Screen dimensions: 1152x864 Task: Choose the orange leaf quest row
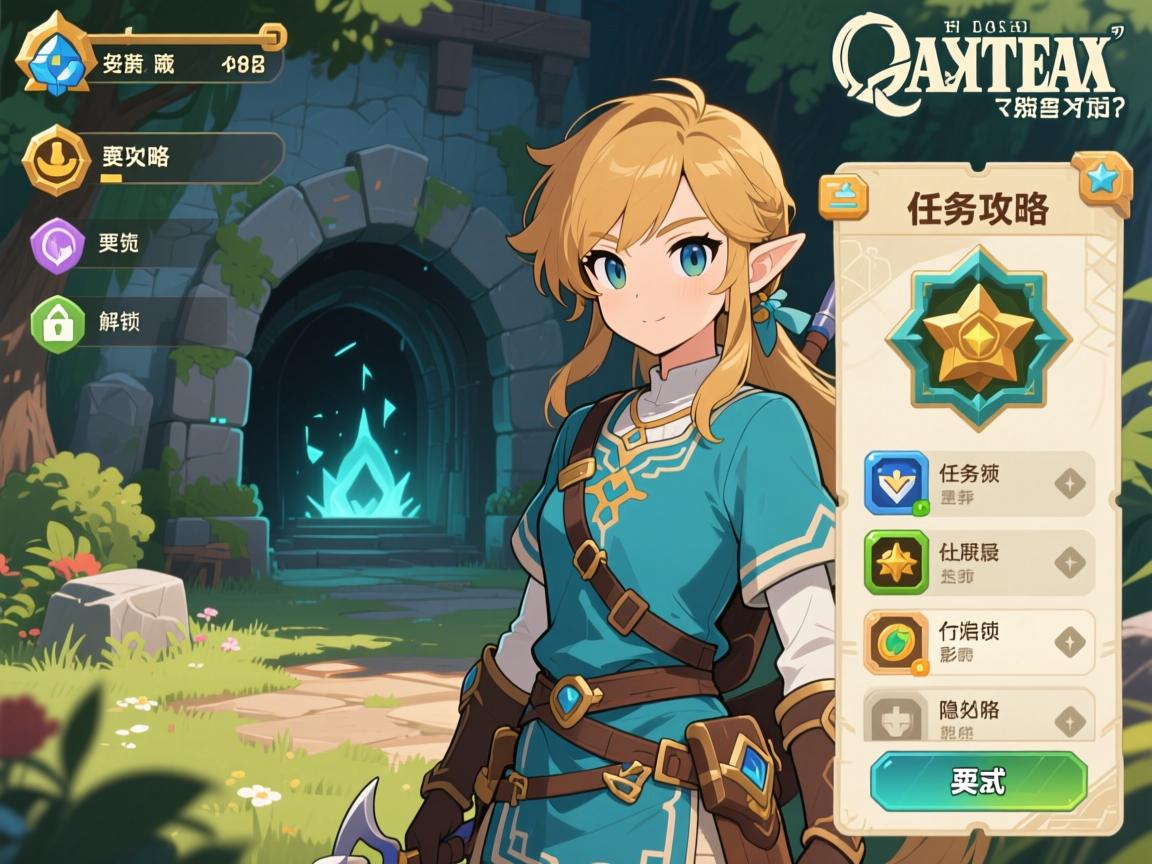pos(978,642)
